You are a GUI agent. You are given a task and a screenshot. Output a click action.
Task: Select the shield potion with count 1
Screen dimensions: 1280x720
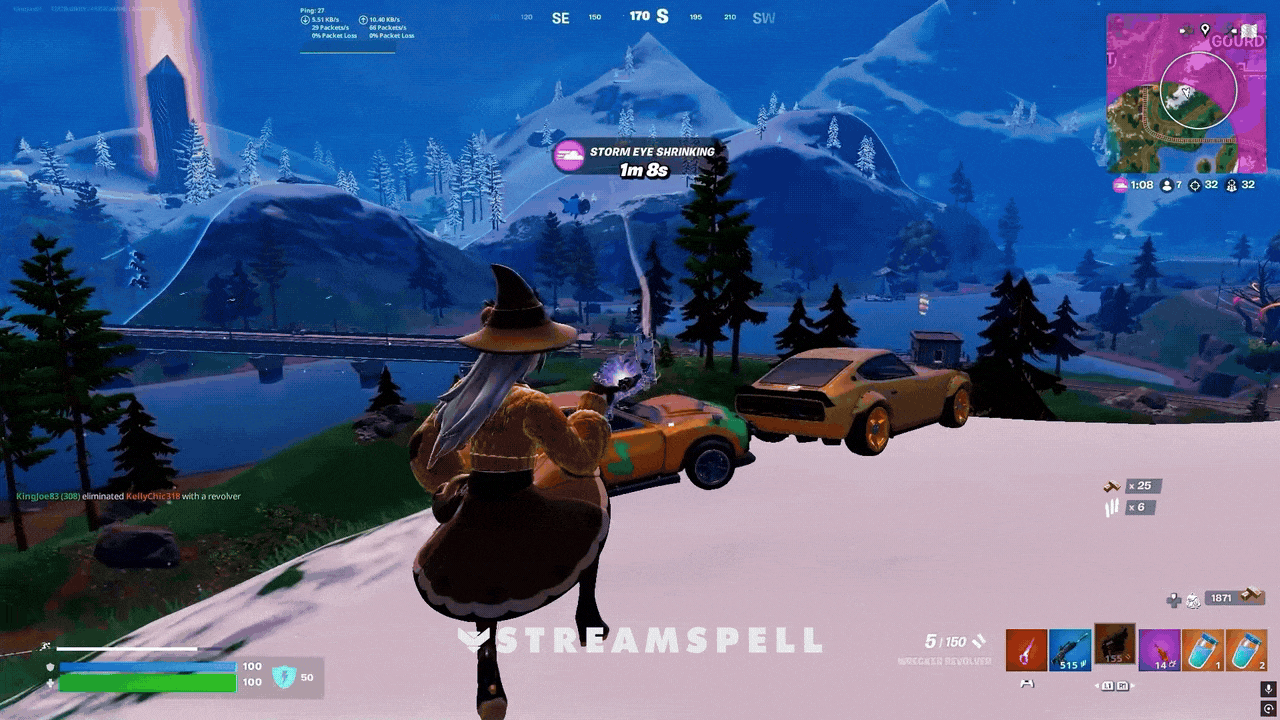1202,650
